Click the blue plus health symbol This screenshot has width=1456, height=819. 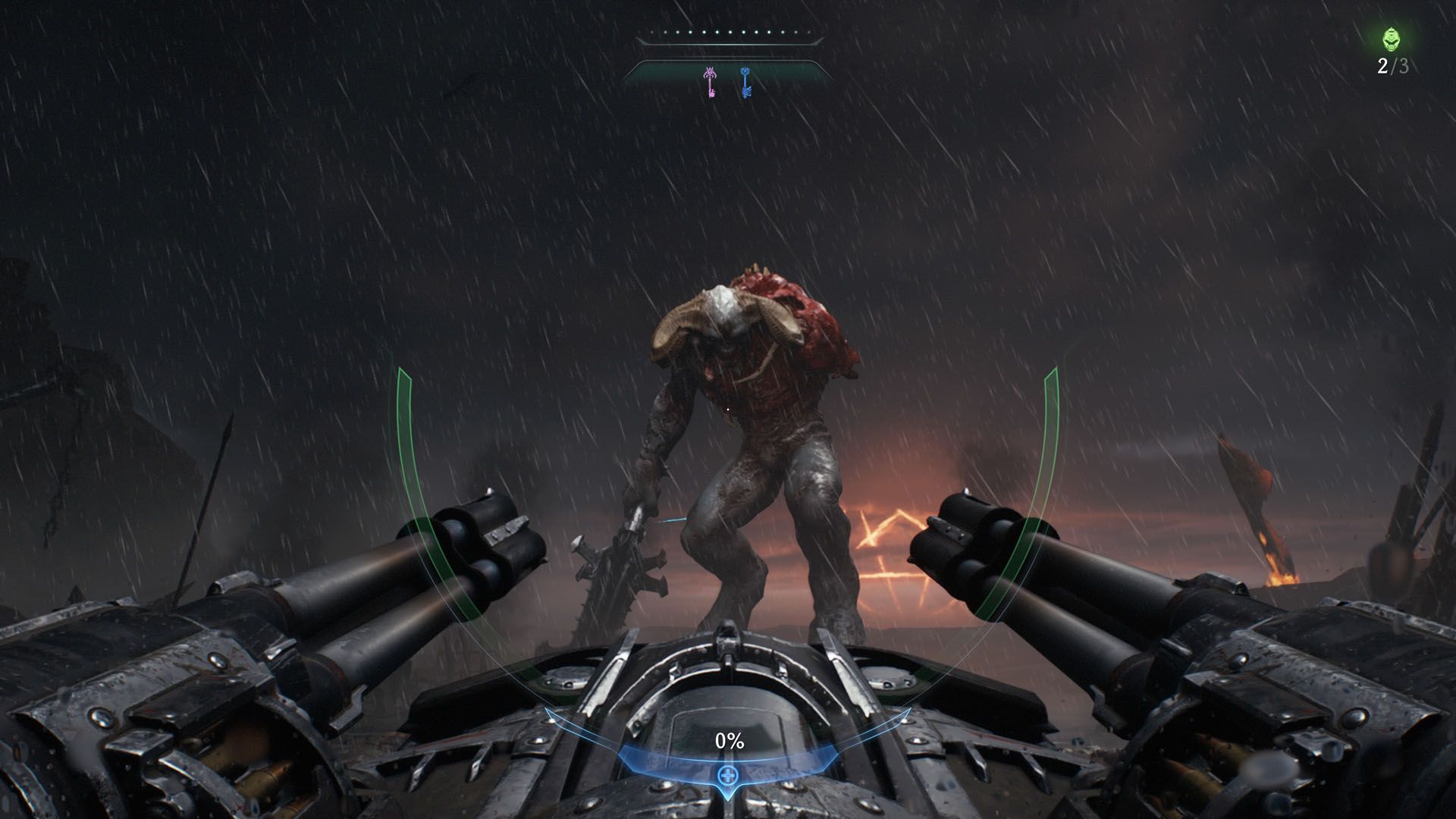click(x=727, y=774)
